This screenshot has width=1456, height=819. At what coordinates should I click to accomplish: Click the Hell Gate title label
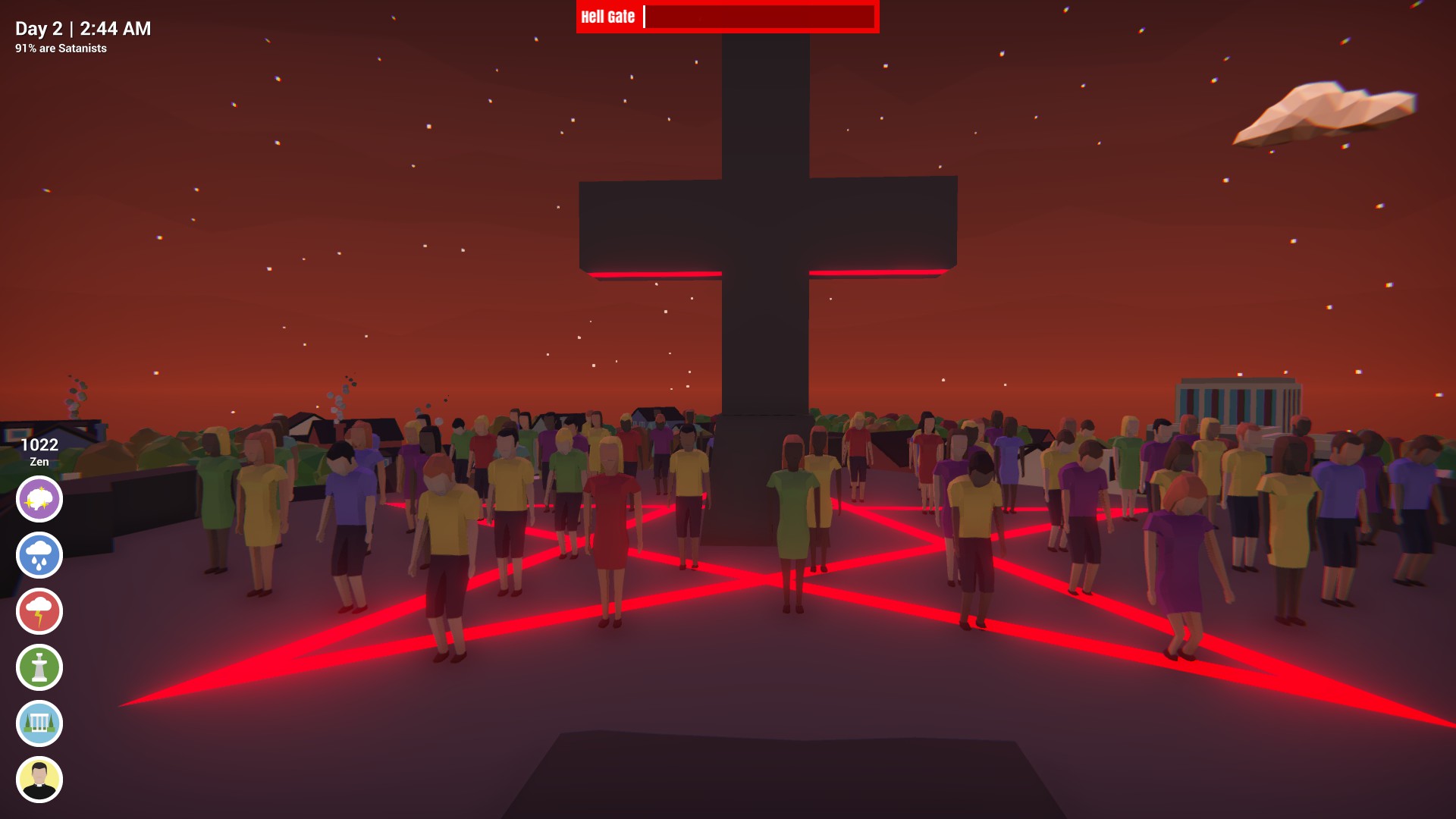tap(607, 17)
